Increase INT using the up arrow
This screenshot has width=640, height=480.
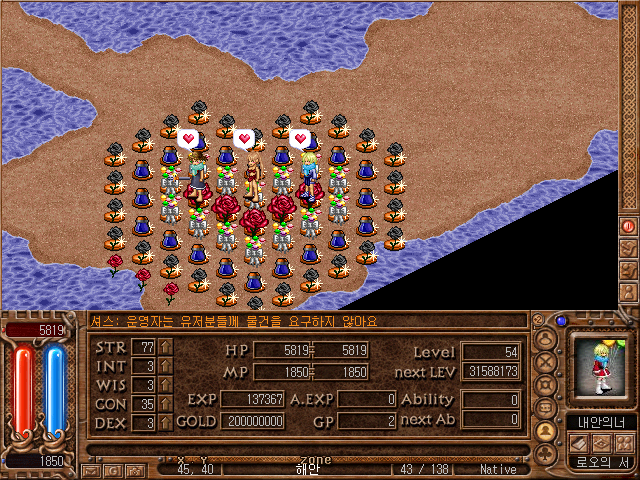click(165, 366)
